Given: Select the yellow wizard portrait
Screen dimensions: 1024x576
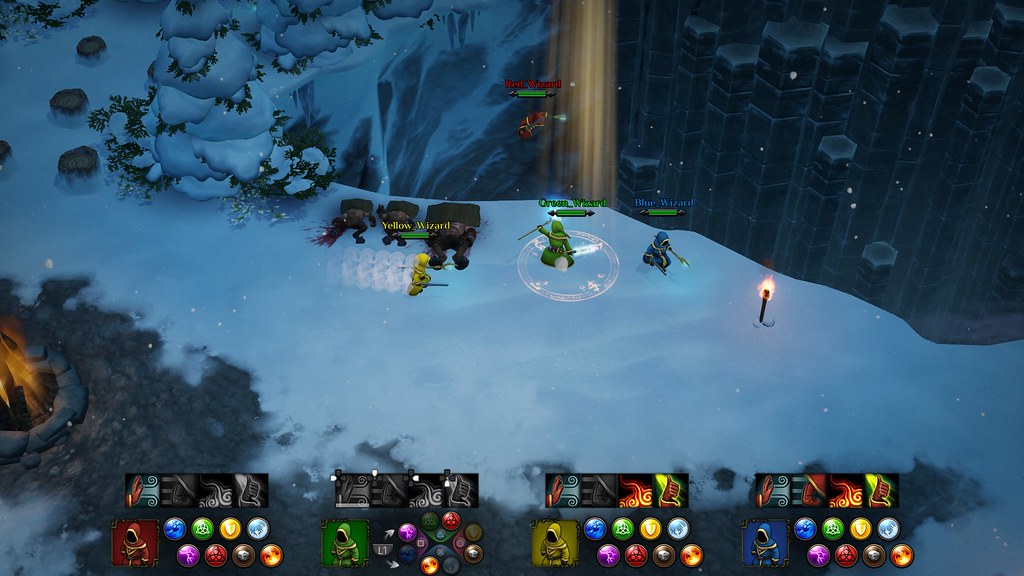Looking at the screenshot, I should tap(555, 542).
